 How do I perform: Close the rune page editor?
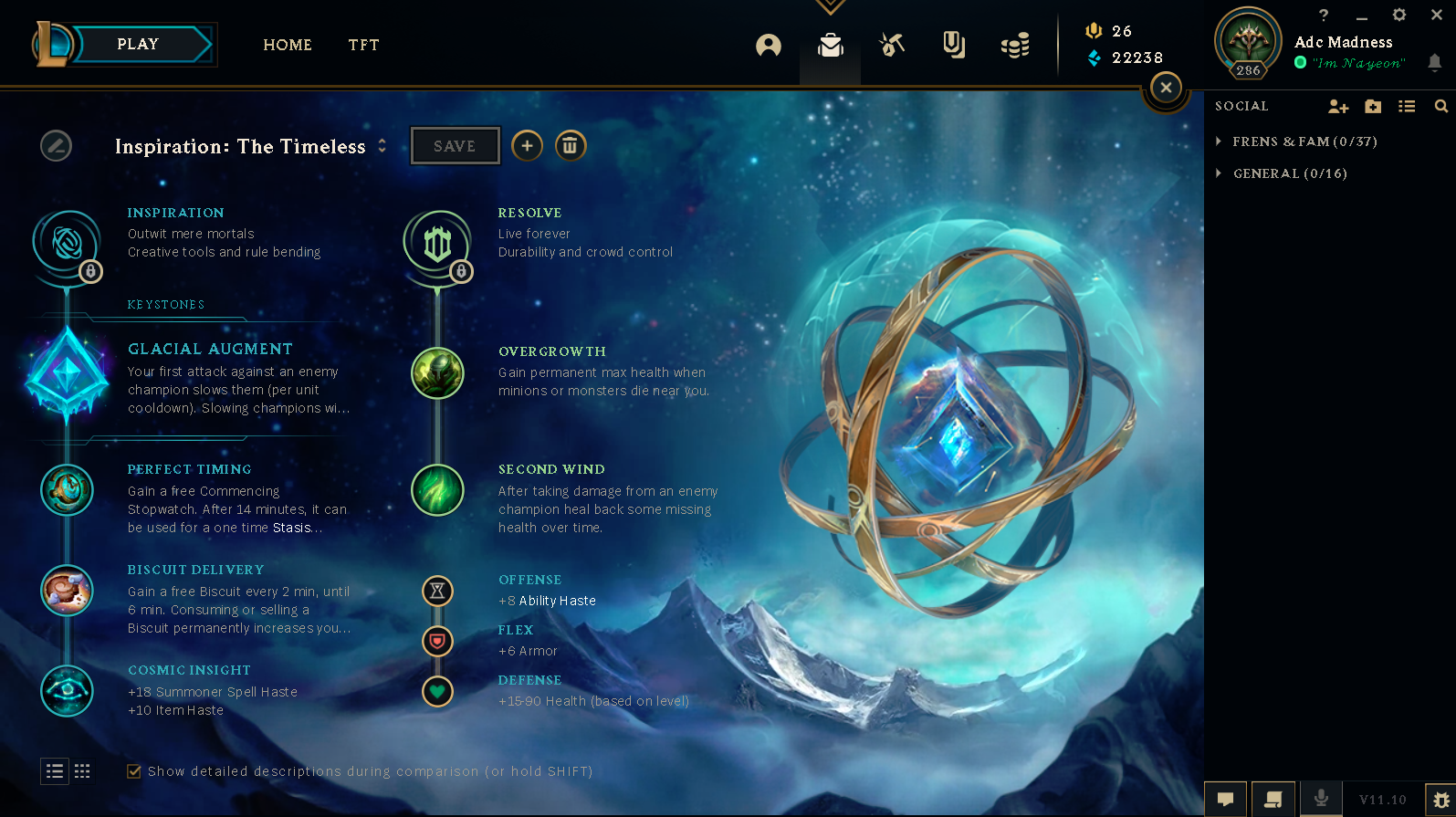point(1166,88)
